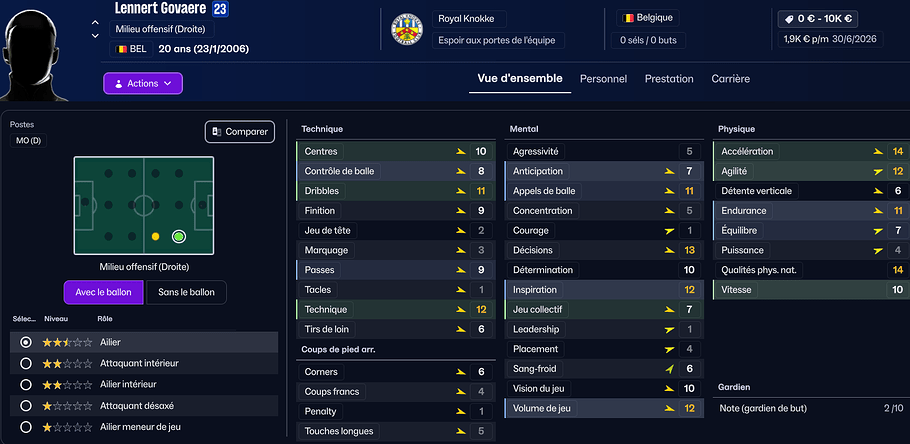Open the Prestation tab
Image resolution: width=910 pixels, height=444 pixels.
(669, 78)
